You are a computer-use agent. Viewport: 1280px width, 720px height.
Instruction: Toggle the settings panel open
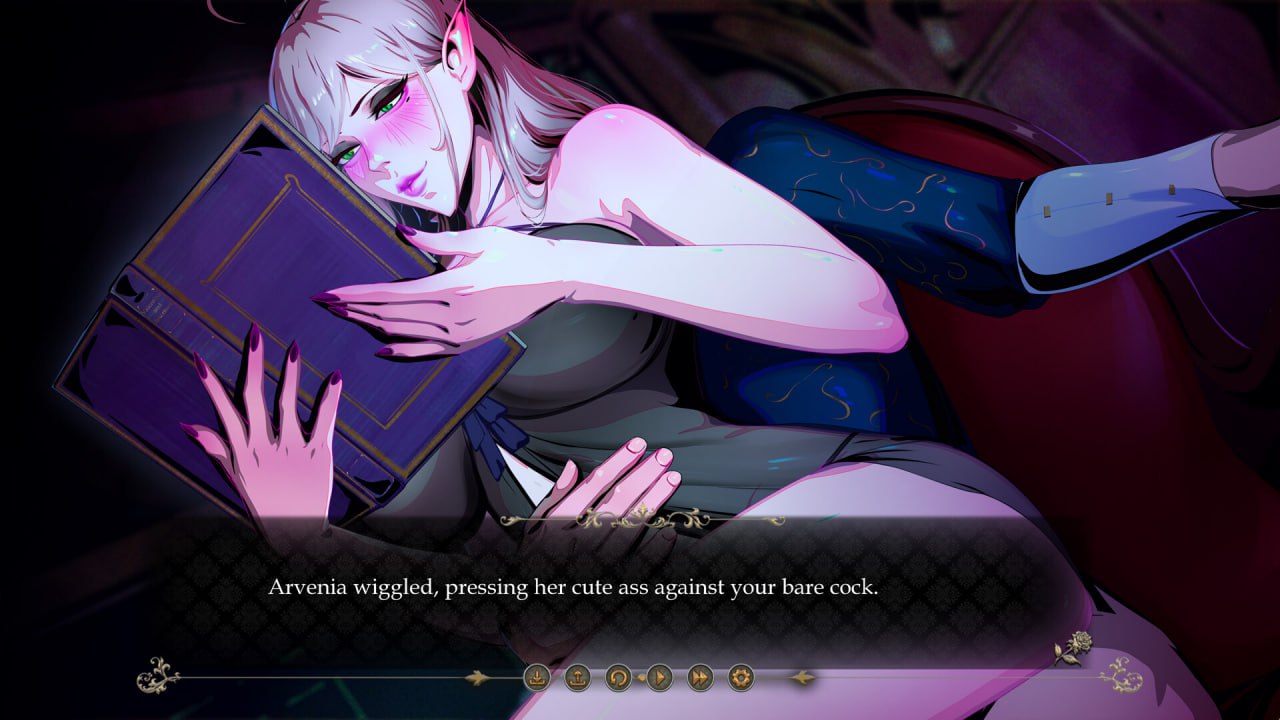pyautogui.click(x=740, y=677)
